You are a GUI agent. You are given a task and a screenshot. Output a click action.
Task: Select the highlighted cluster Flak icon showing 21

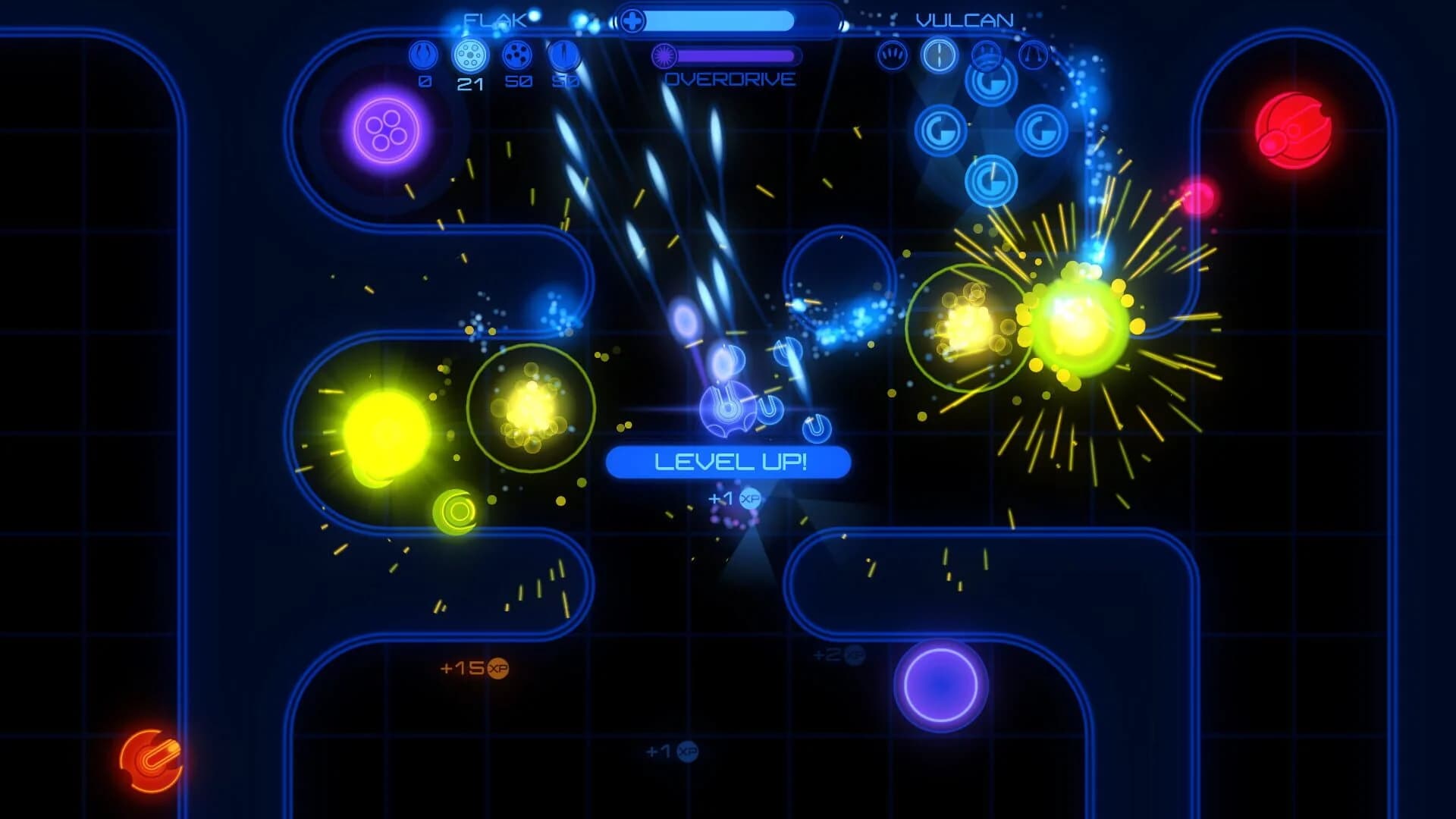(x=468, y=54)
